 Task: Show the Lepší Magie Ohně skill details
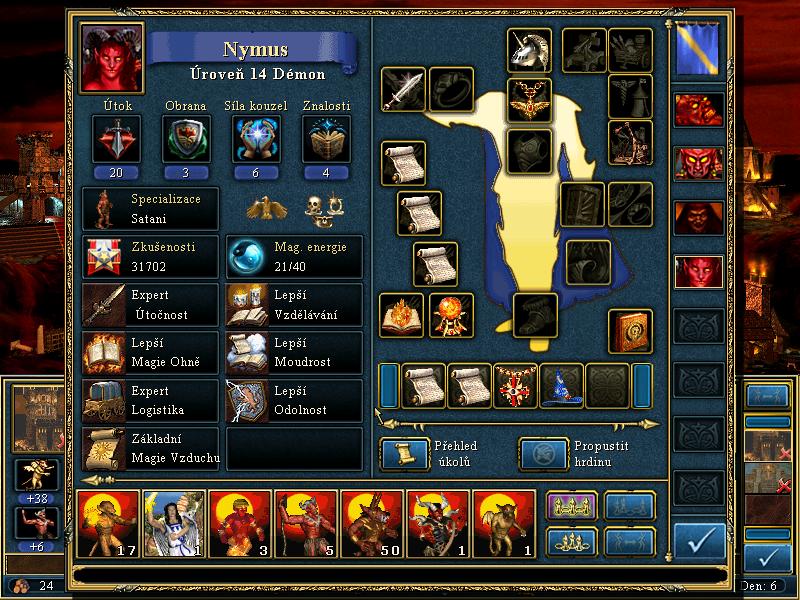pos(150,353)
